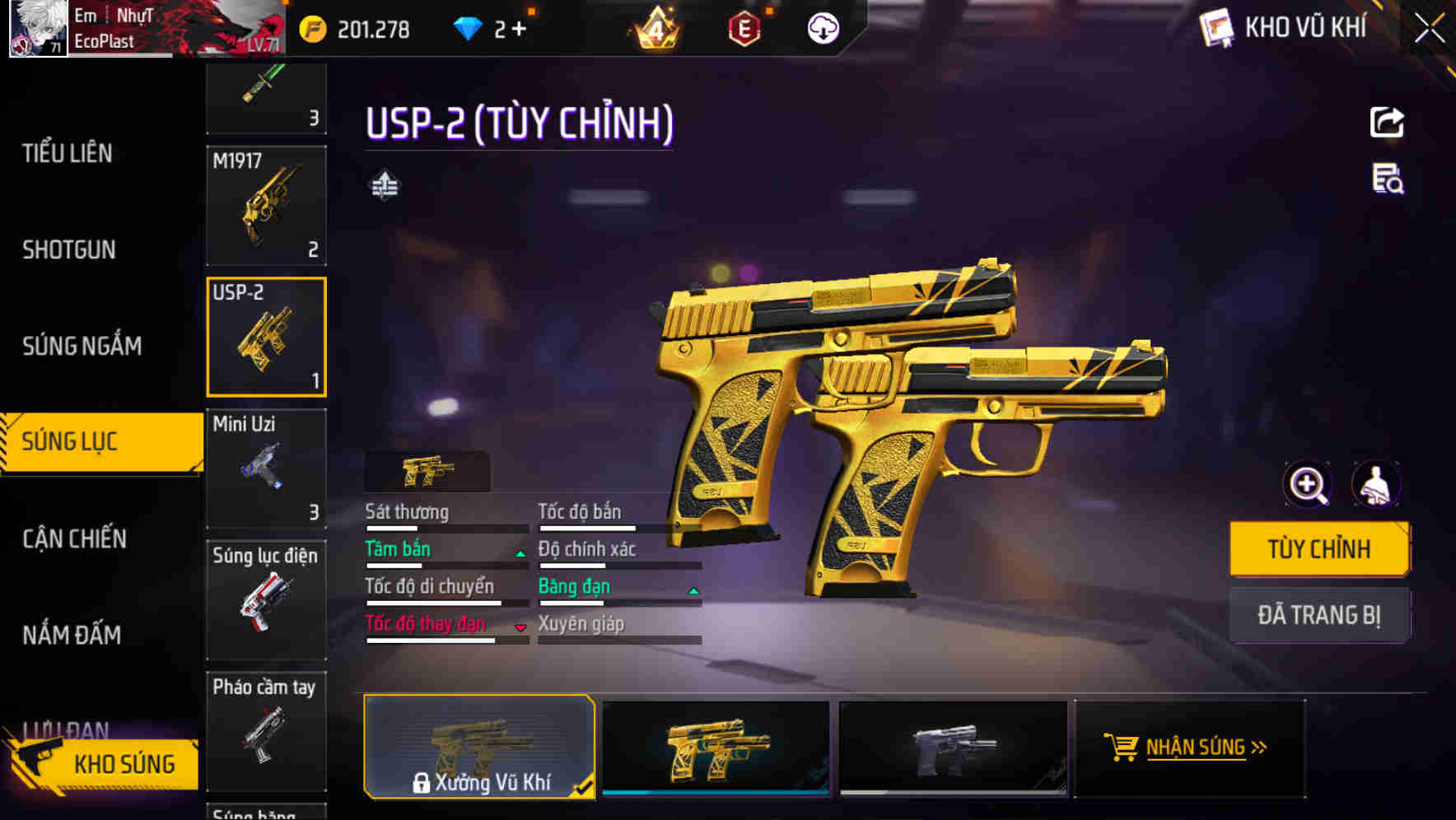Share the USP-2 weapon
The image size is (1456, 820).
[1387, 122]
